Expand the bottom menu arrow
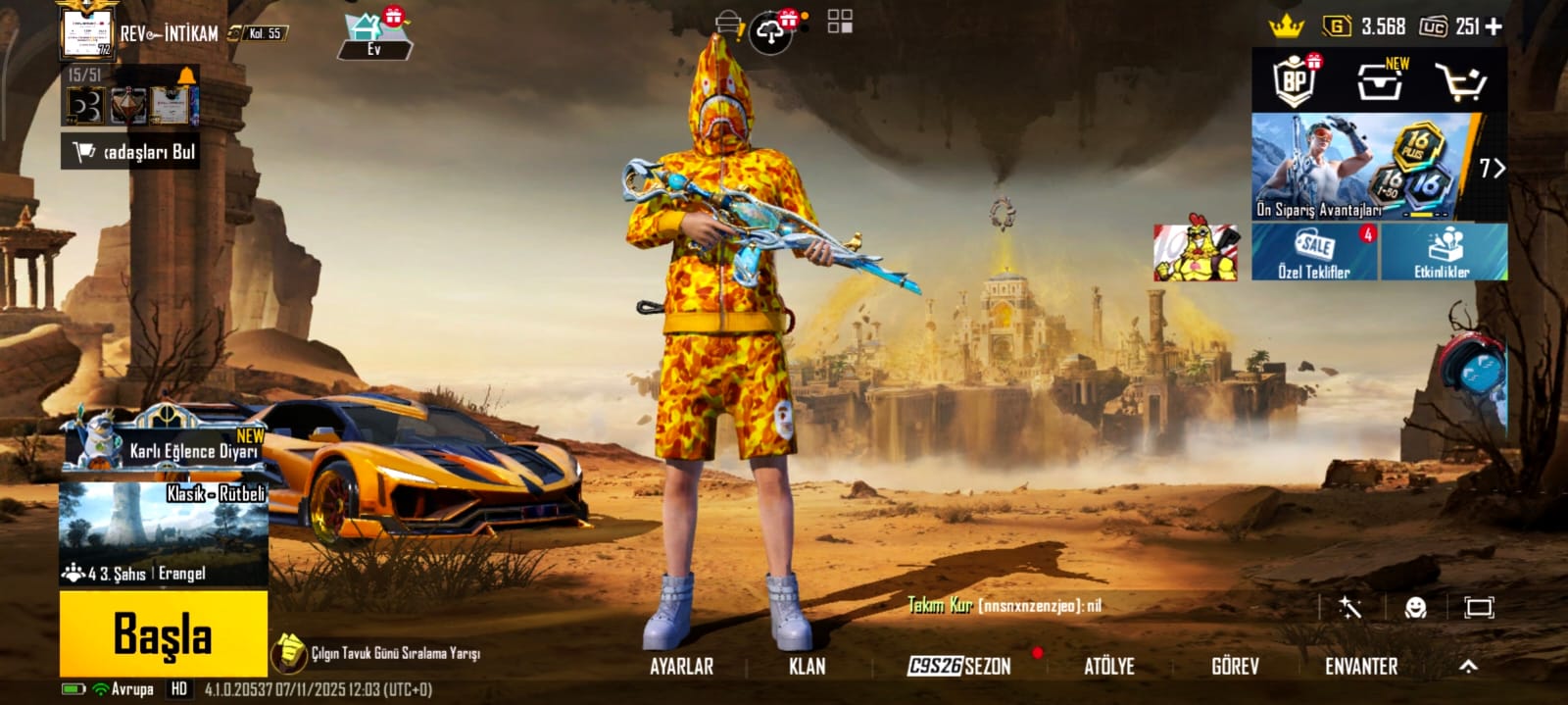The image size is (1568, 705). (1468, 667)
